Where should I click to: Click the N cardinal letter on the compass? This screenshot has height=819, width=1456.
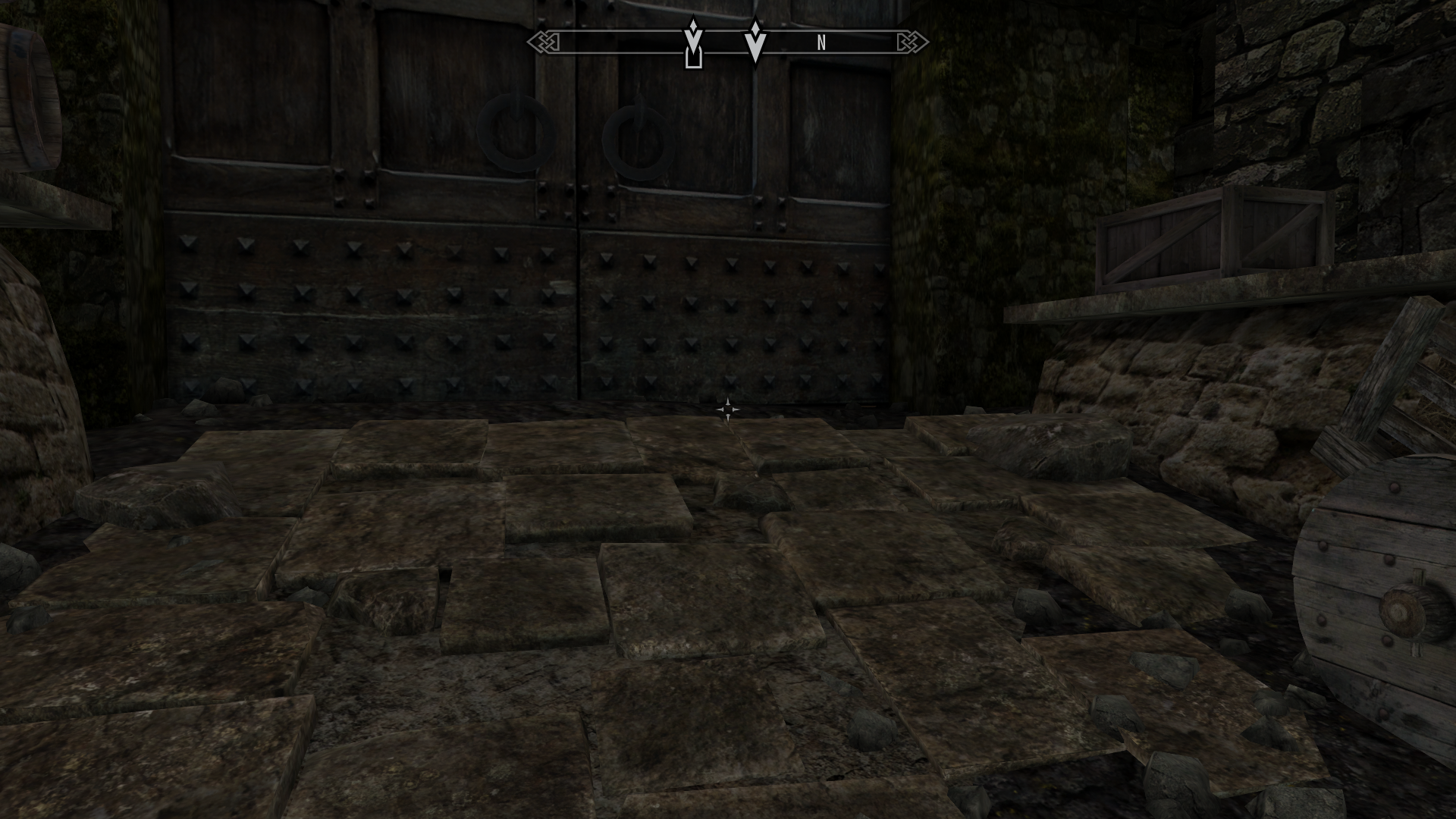click(820, 43)
